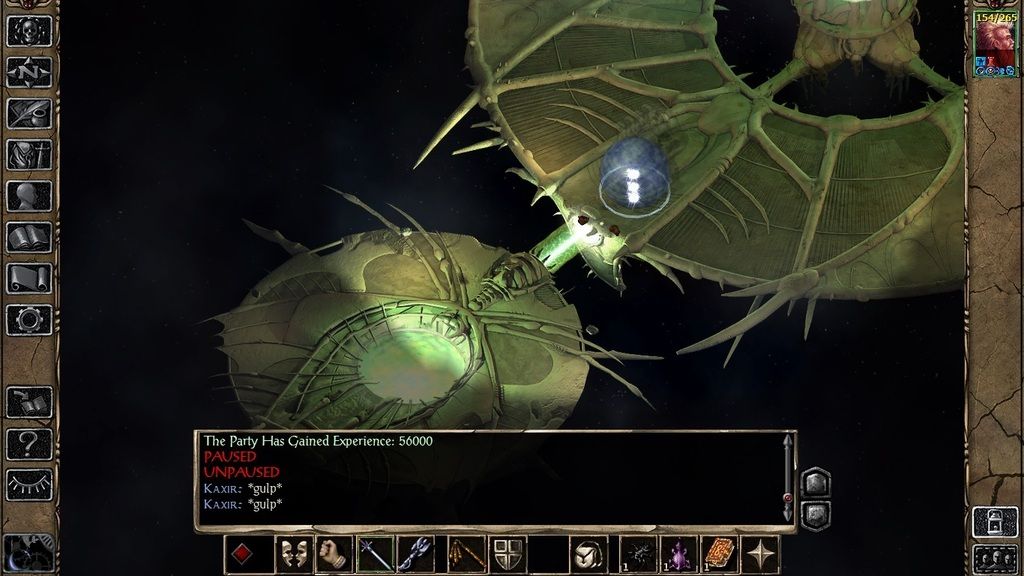Equip the quick weapon sword slot

(x=374, y=554)
